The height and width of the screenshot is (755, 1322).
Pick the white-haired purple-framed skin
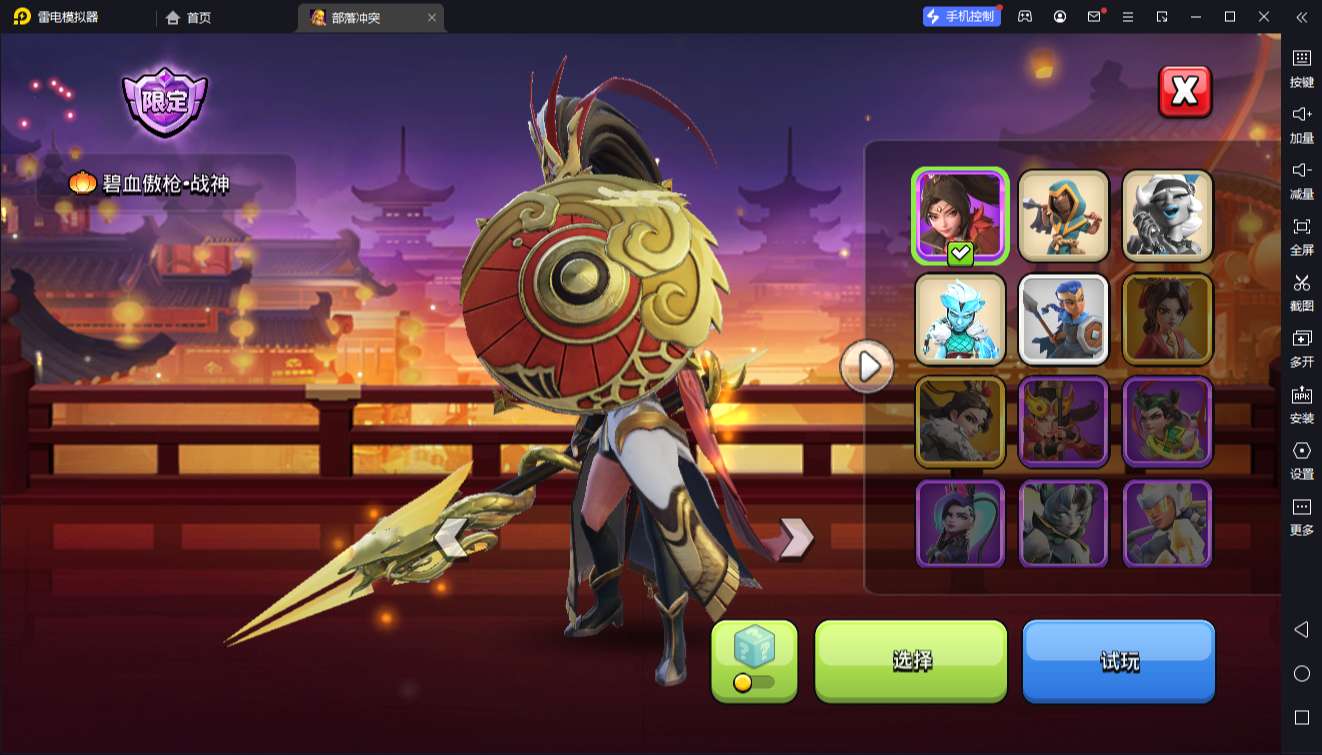[x=1167, y=523]
